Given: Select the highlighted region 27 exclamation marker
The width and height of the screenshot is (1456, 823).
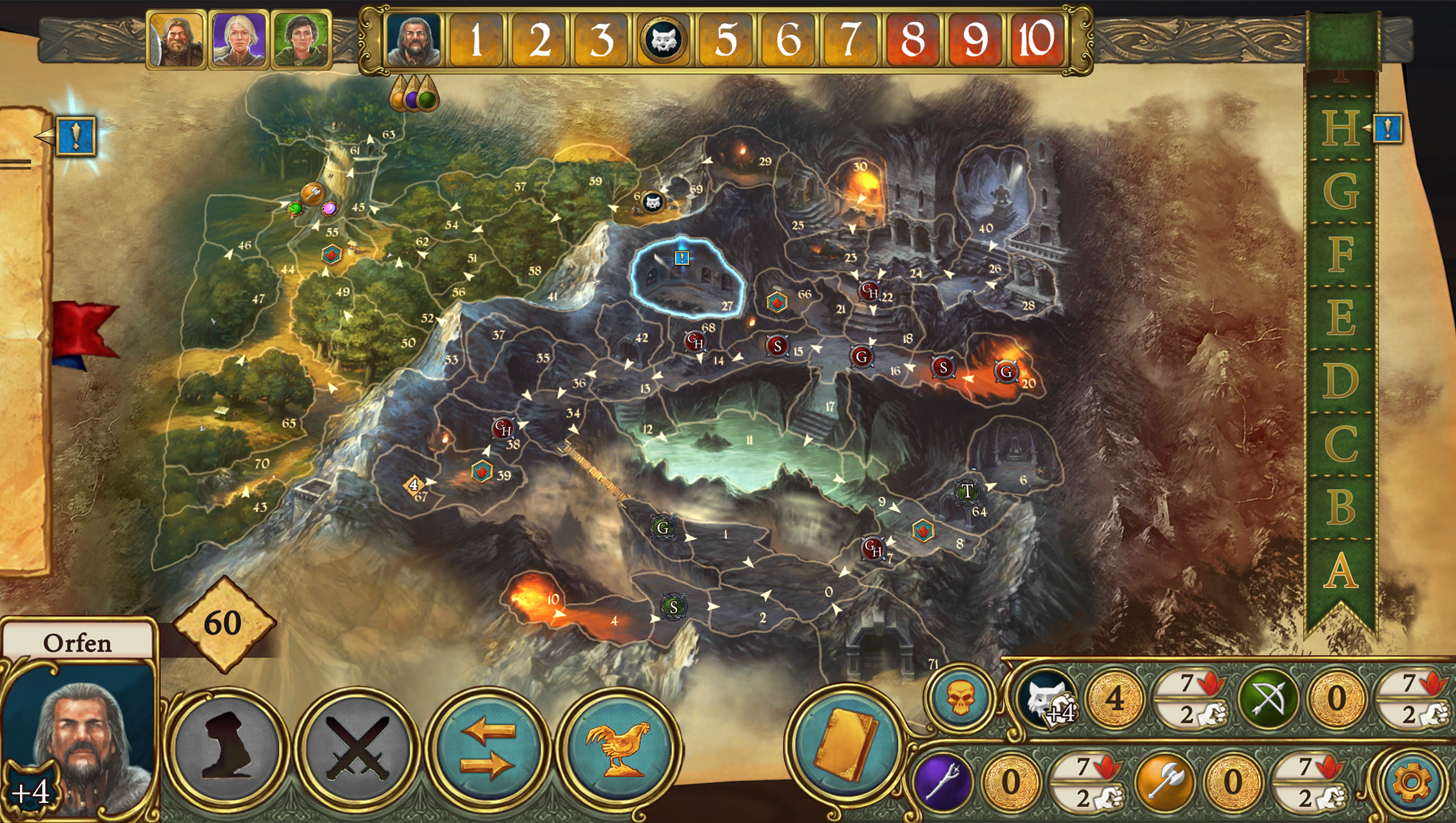Looking at the screenshot, I should coord(682,258).
